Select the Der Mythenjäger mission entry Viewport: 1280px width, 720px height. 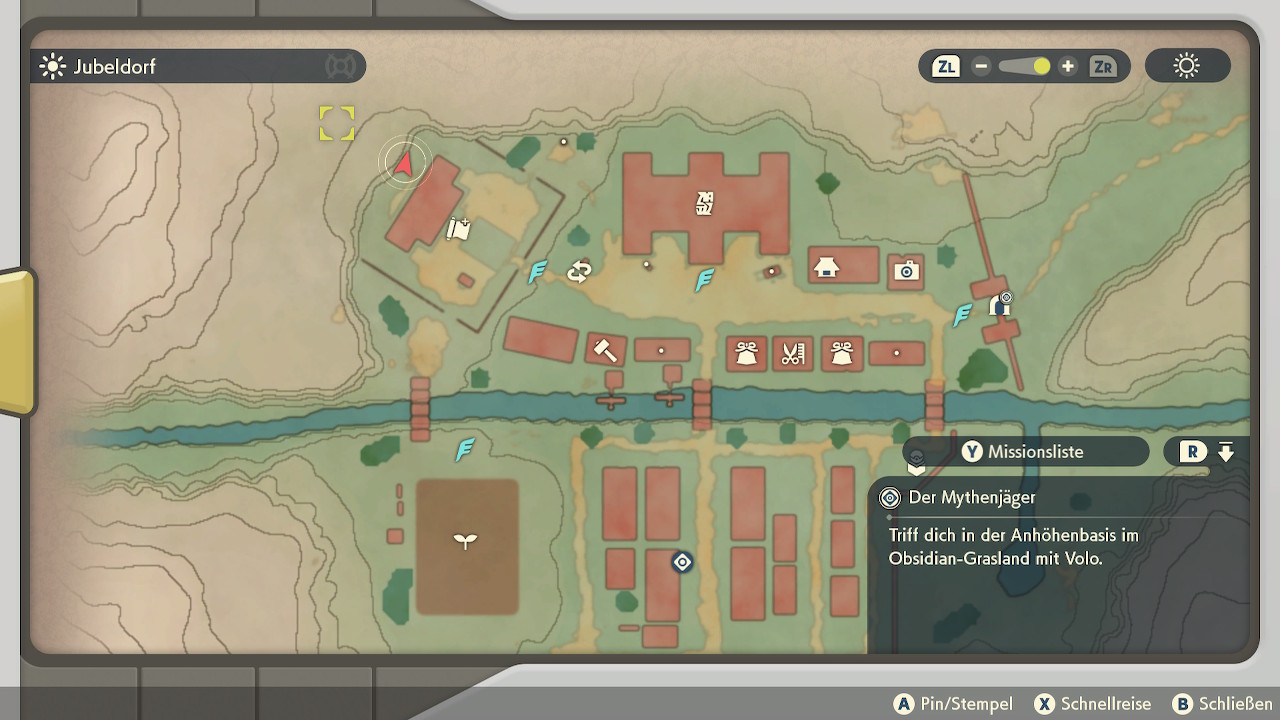click(972, 497)
